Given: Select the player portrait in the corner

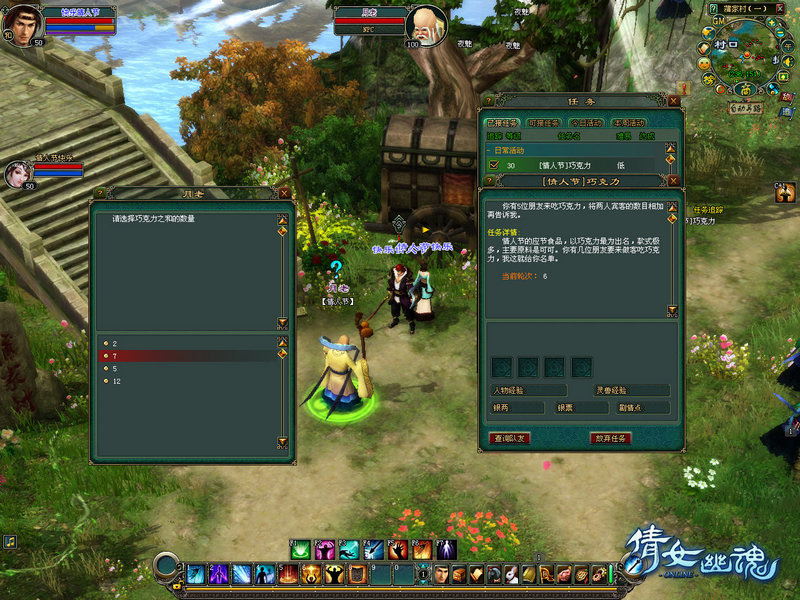Looking at the screenshot, I should click(20, 22).
